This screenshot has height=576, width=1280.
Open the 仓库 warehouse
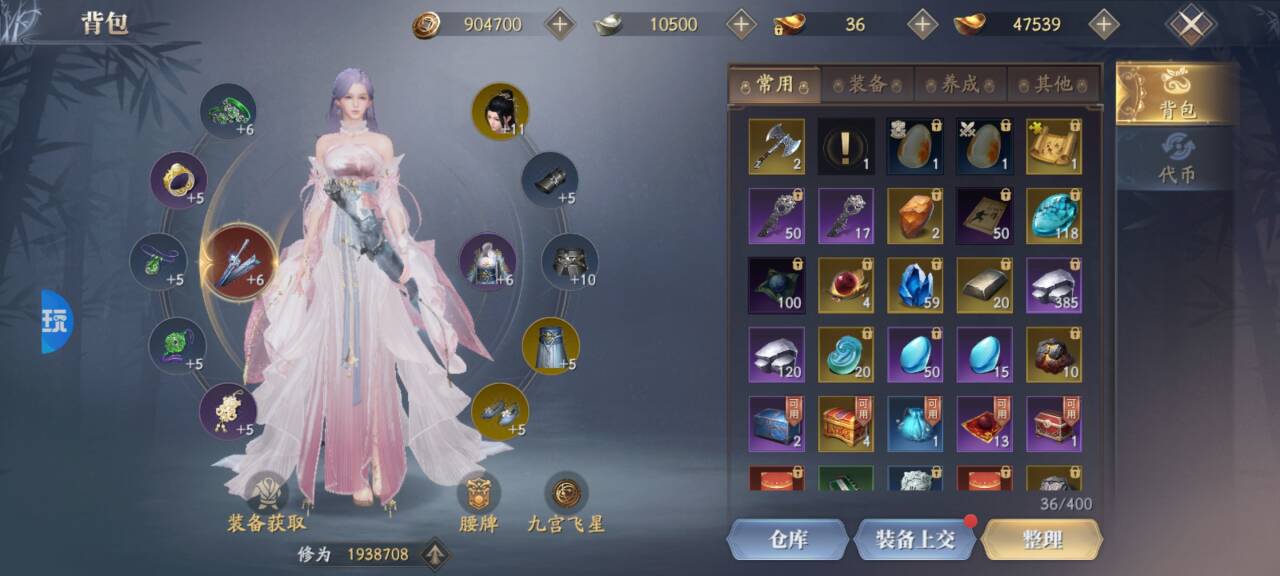[787, 540]
